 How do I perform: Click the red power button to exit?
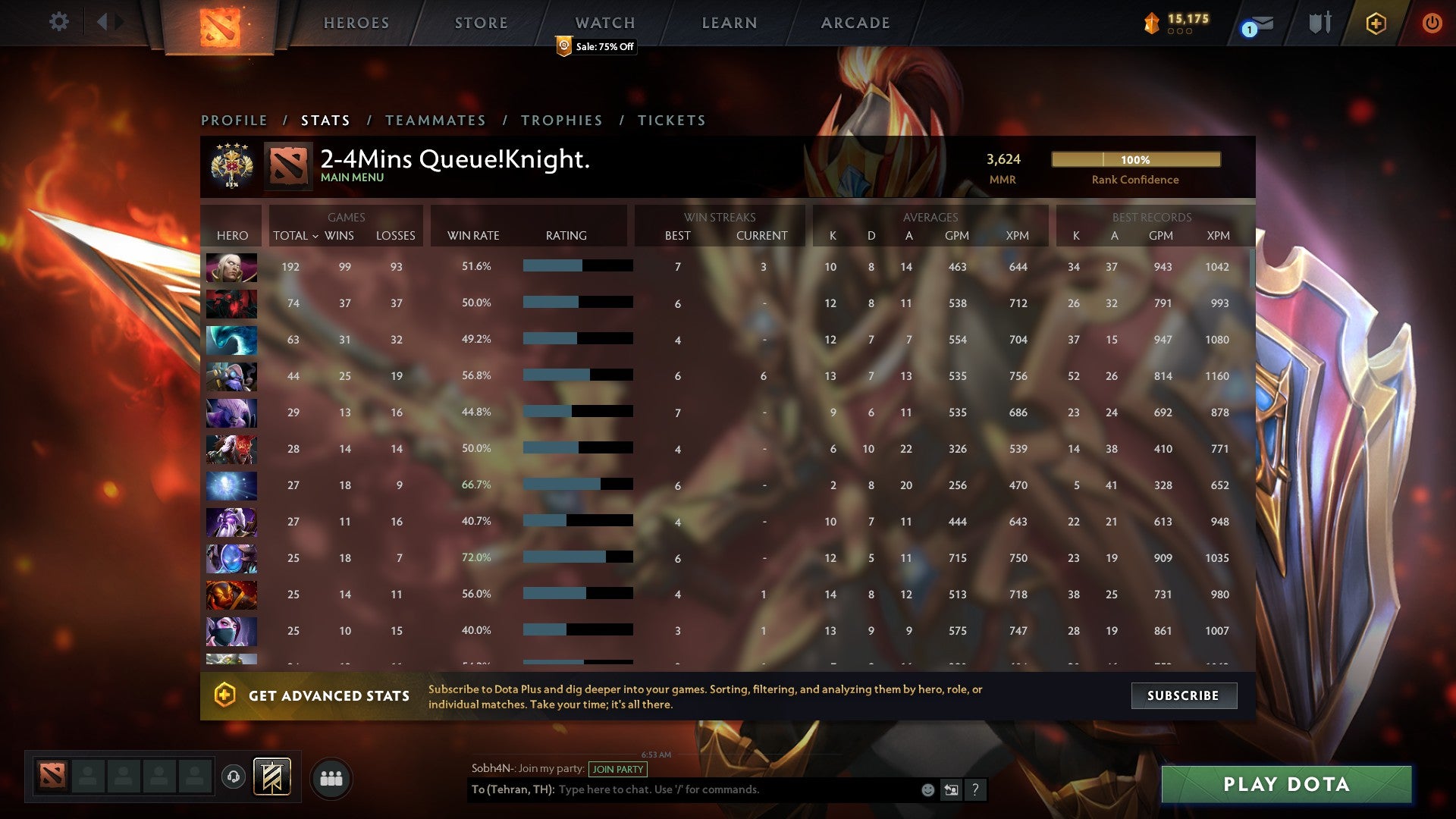click(x=1433, y=23)
